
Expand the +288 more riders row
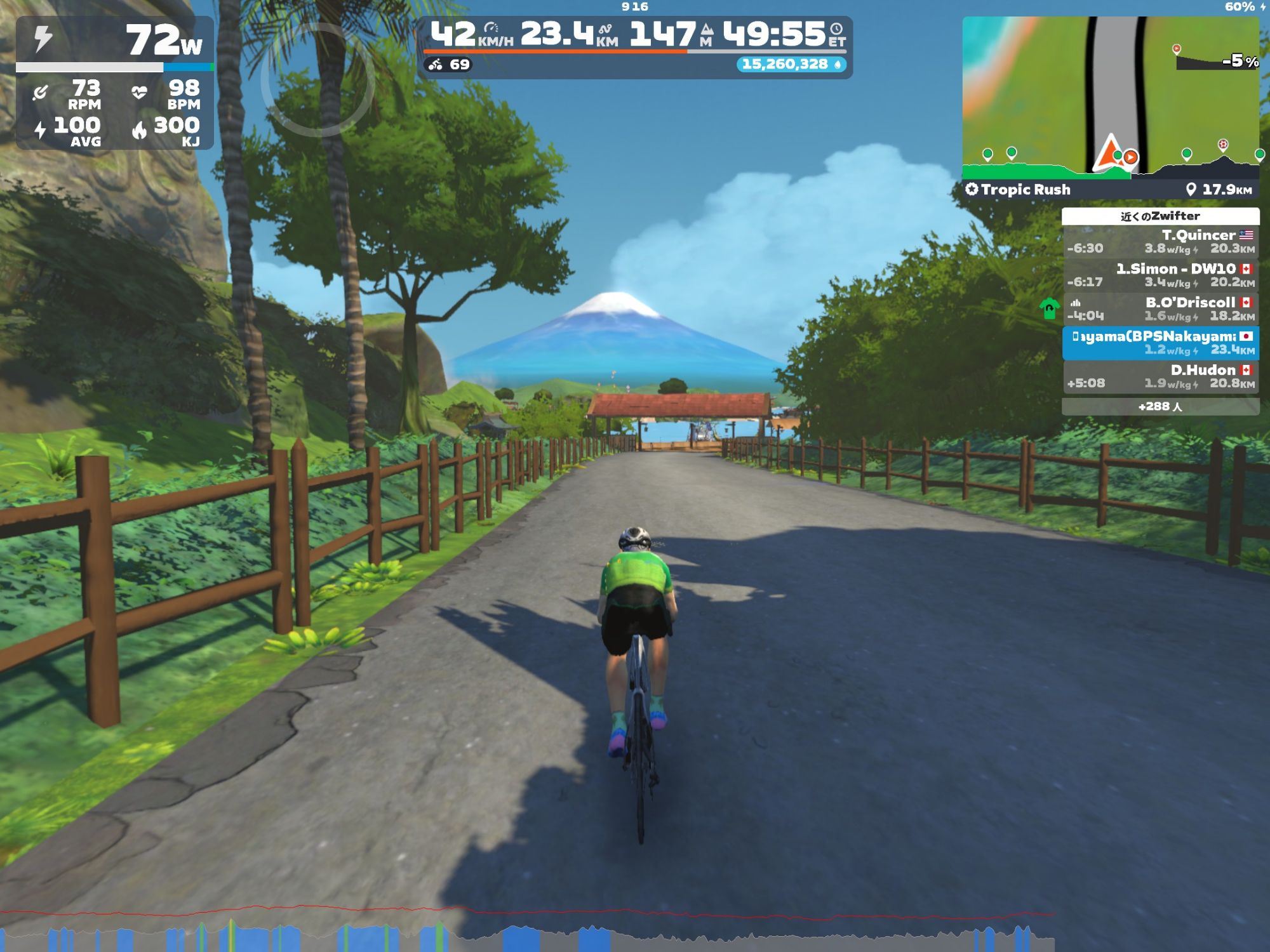click(1160, 406)
